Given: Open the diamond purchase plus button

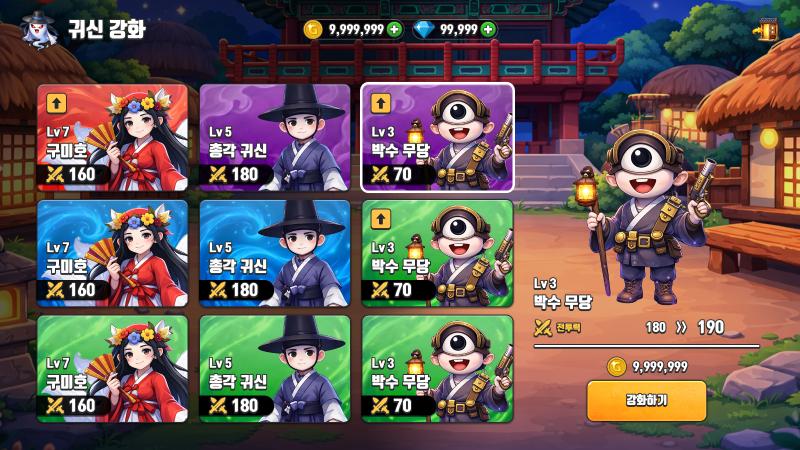Looking at the screenshot, I should pos(488,29).
